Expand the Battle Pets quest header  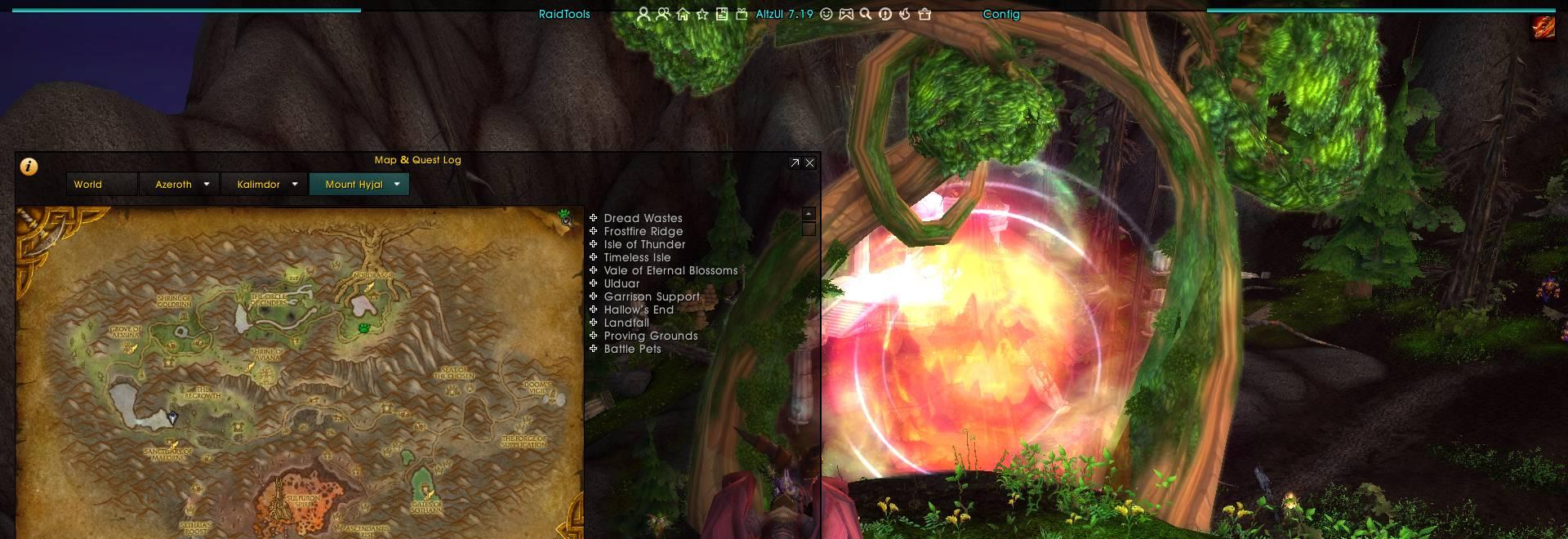tap(594, 349)
